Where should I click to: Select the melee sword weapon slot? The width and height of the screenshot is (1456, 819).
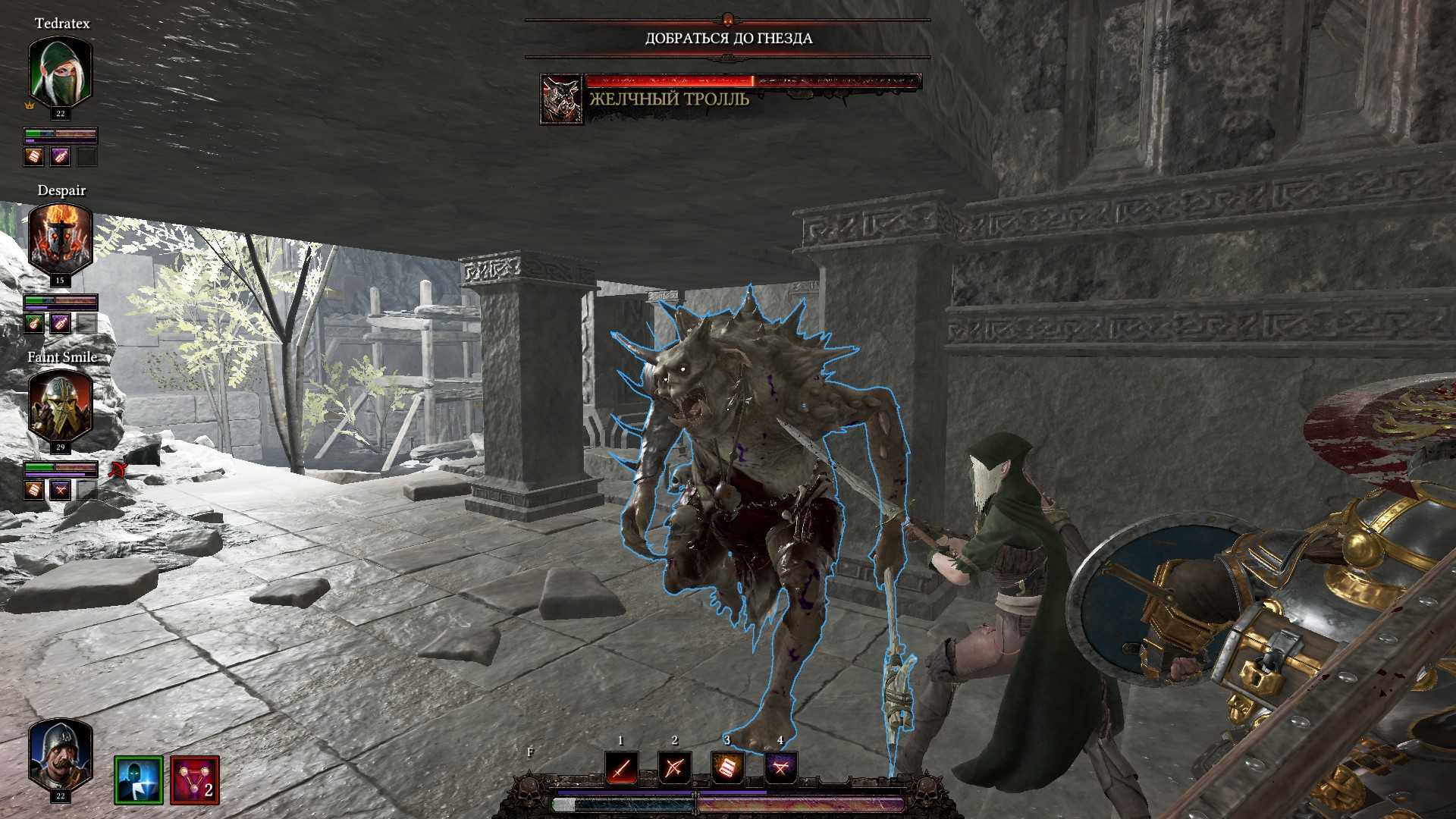[621, 769]
